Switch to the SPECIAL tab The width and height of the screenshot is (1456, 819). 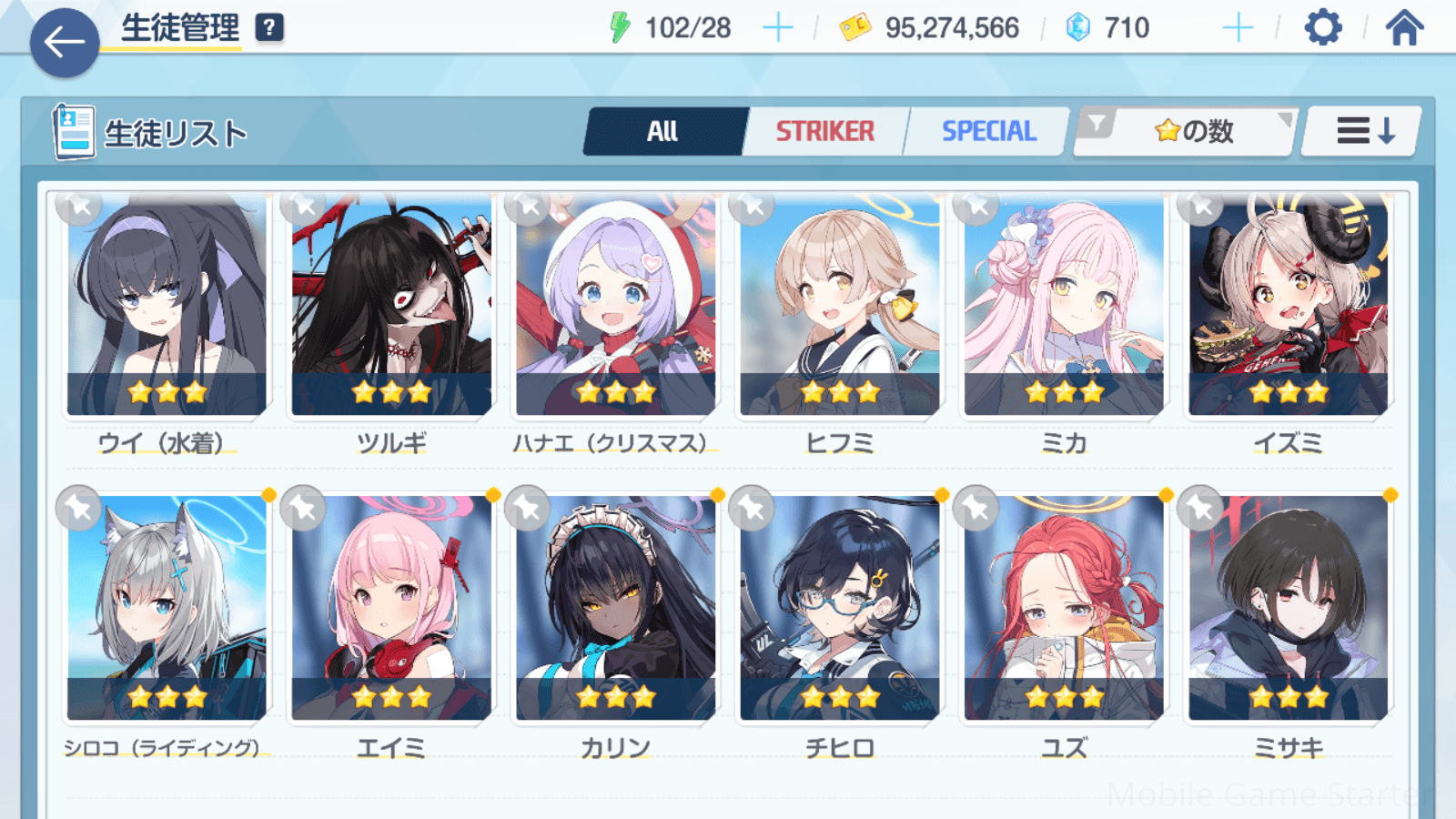tap(988, 132)
